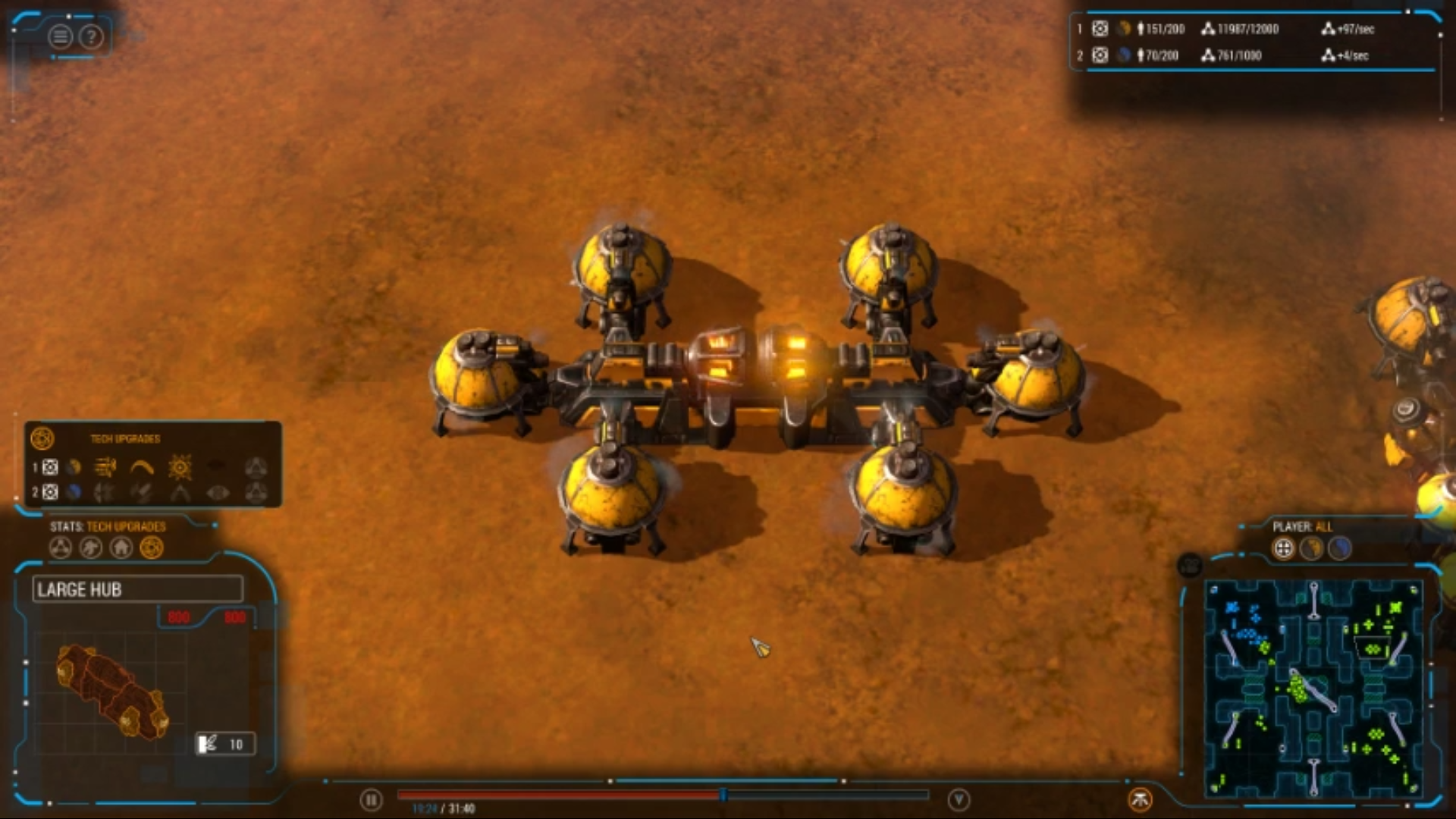
Task: Click the orange round button left of minimap
Action: coord(1140,799)
